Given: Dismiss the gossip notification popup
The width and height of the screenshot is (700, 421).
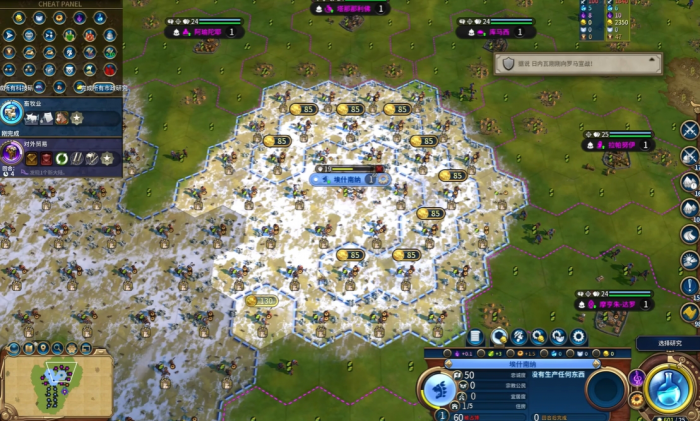Looking at the screenshot, I should [x=655, y=63].
